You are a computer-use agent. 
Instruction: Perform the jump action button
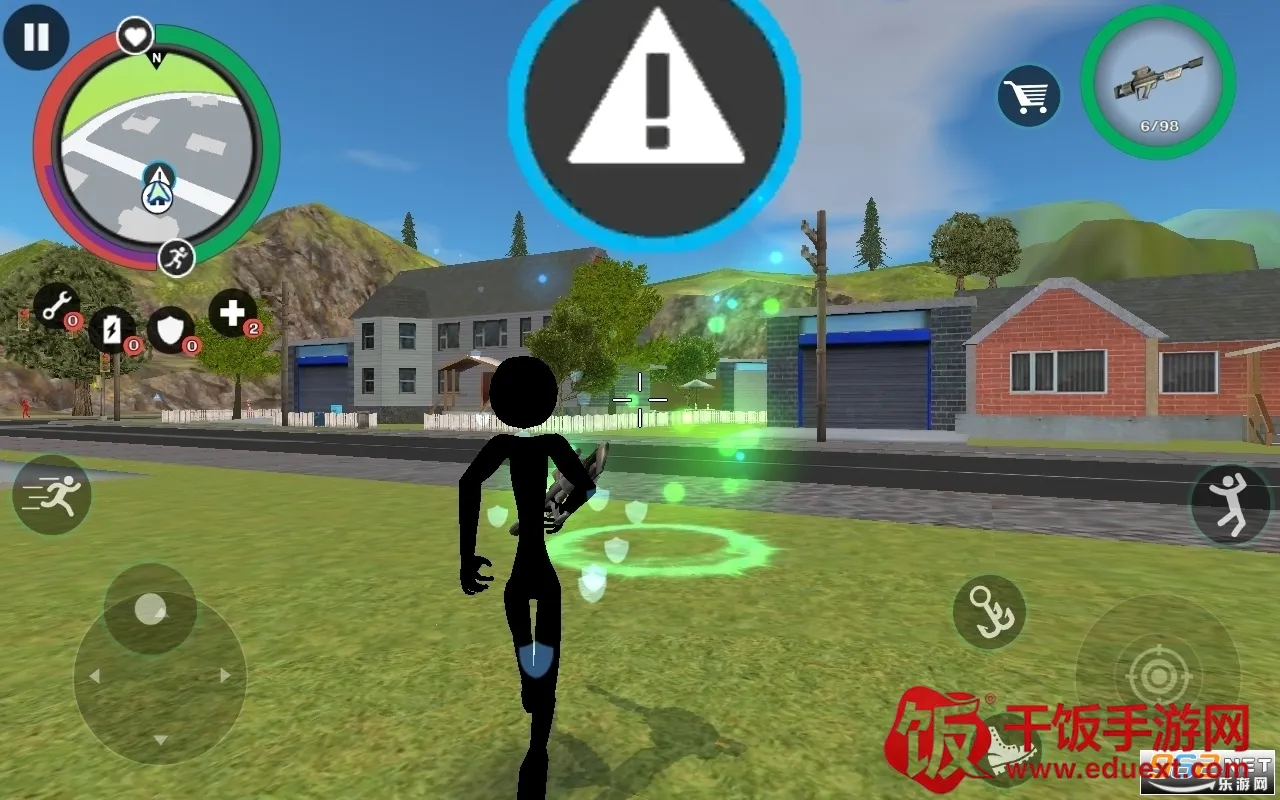tap(1230, 505)
